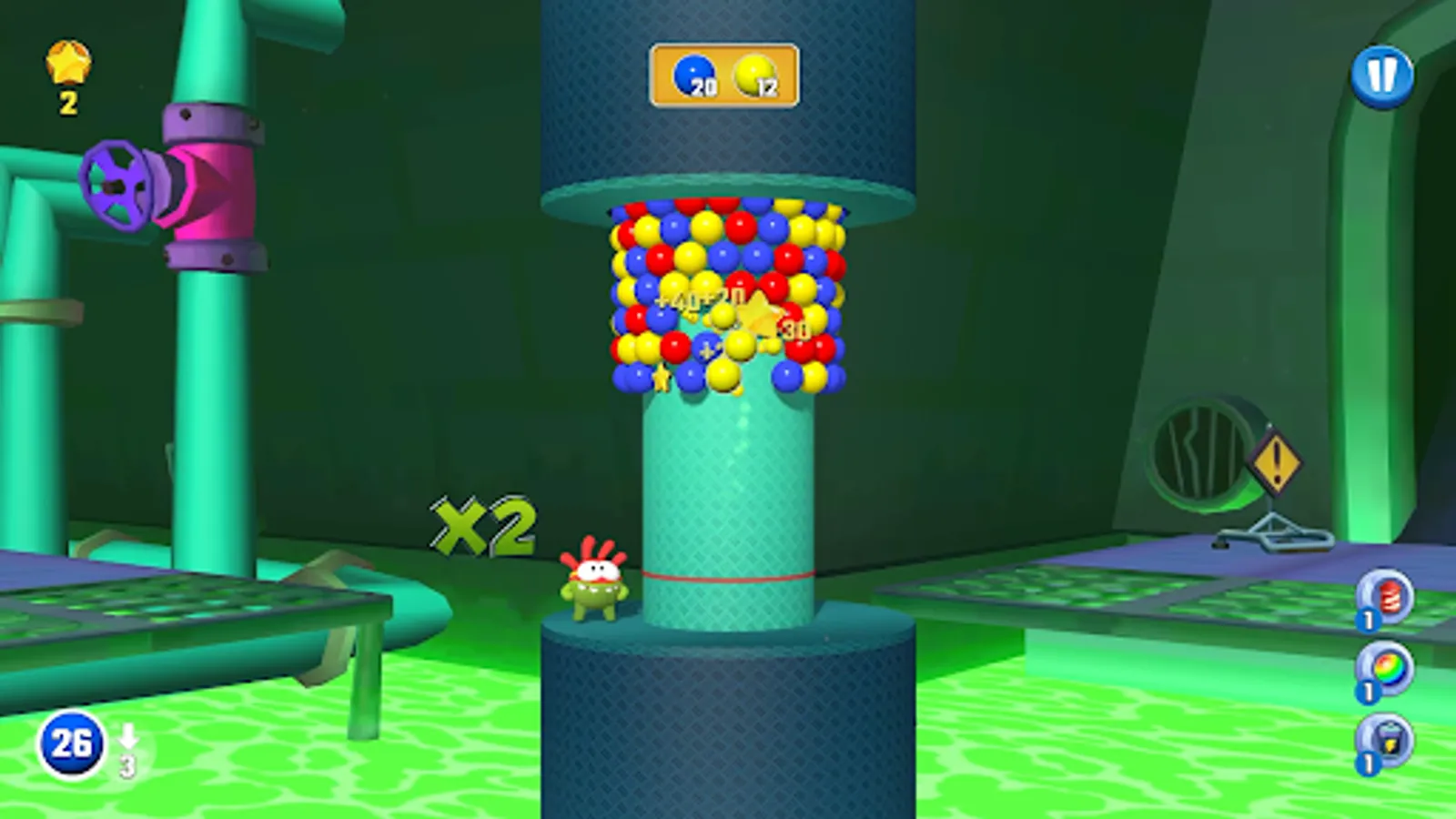
Task: Click the yellow warning sign near the vent
Action: 1279,464
